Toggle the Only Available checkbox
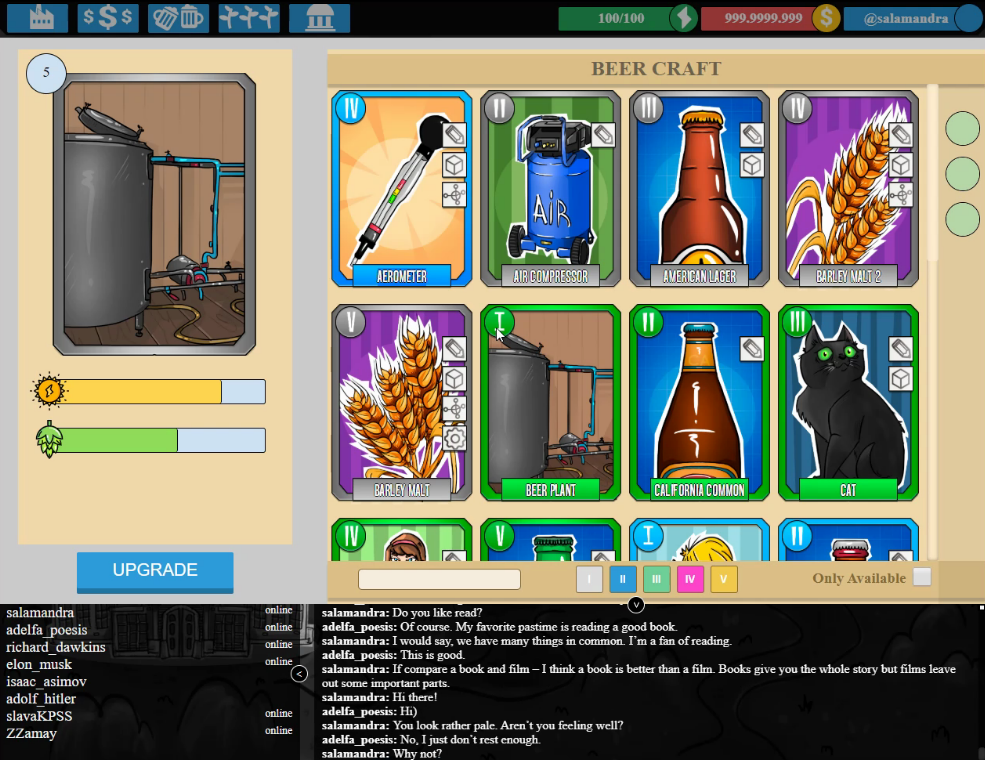This screenshot has height=760, width=985. [922, 577]
